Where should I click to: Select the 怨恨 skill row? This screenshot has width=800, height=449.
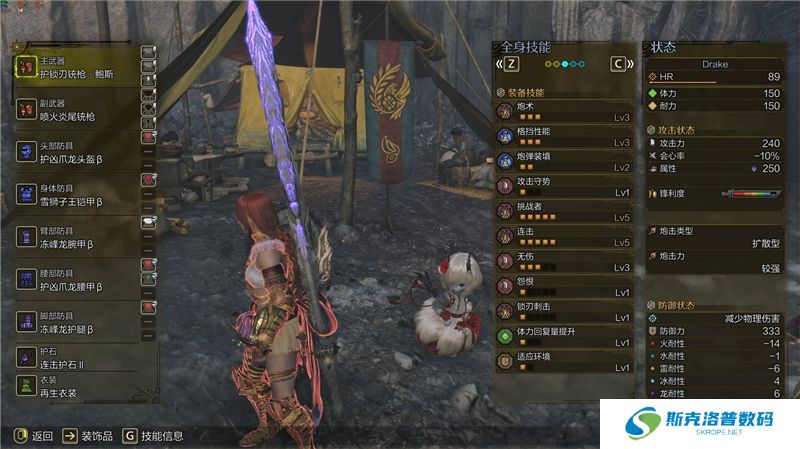pos(564,286)
